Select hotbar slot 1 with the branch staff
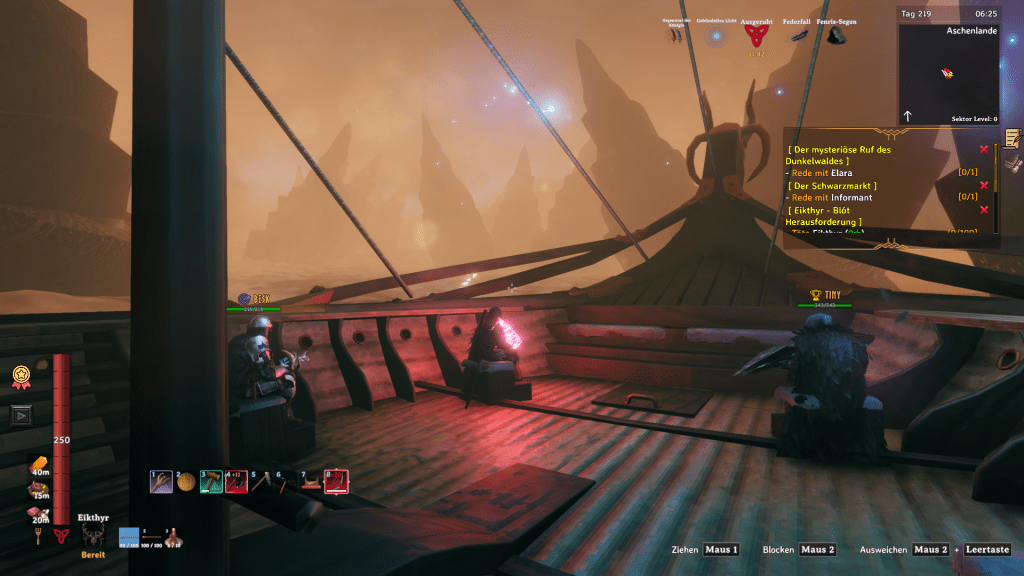Screen dimensions: 1024x576 [161, 482]
